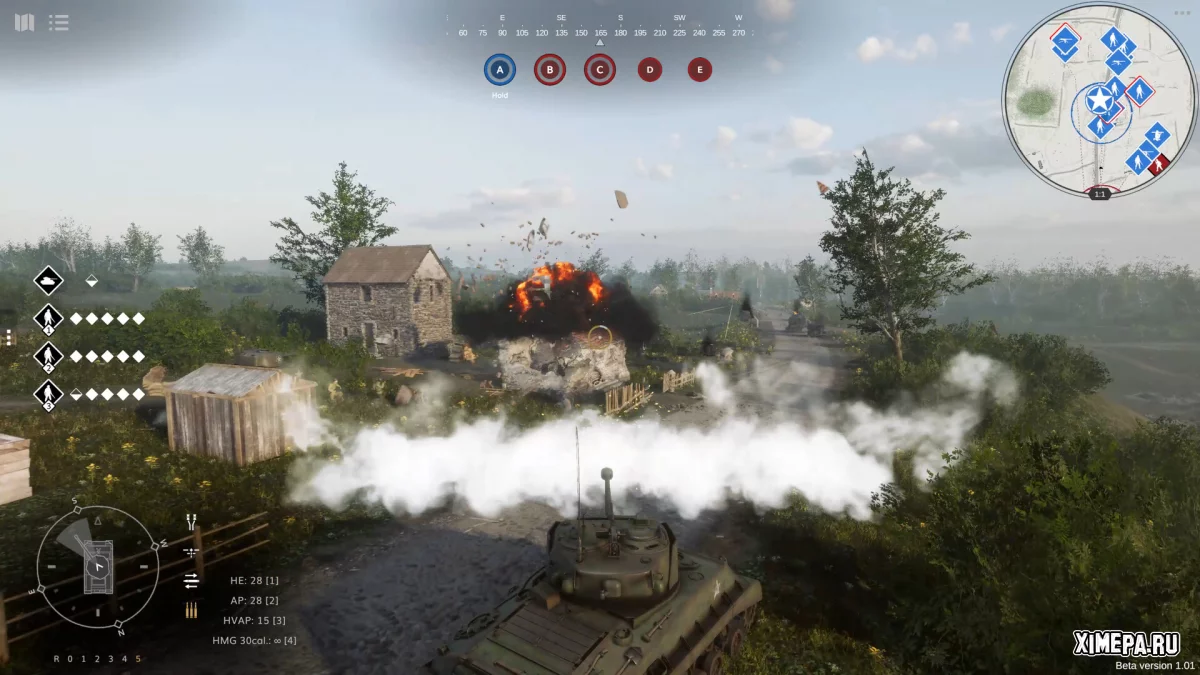This screenshot has height=675, width=1200.
Task: Toggle the 1:1 minimap zoom button
Action: (x=1100, y=194)
